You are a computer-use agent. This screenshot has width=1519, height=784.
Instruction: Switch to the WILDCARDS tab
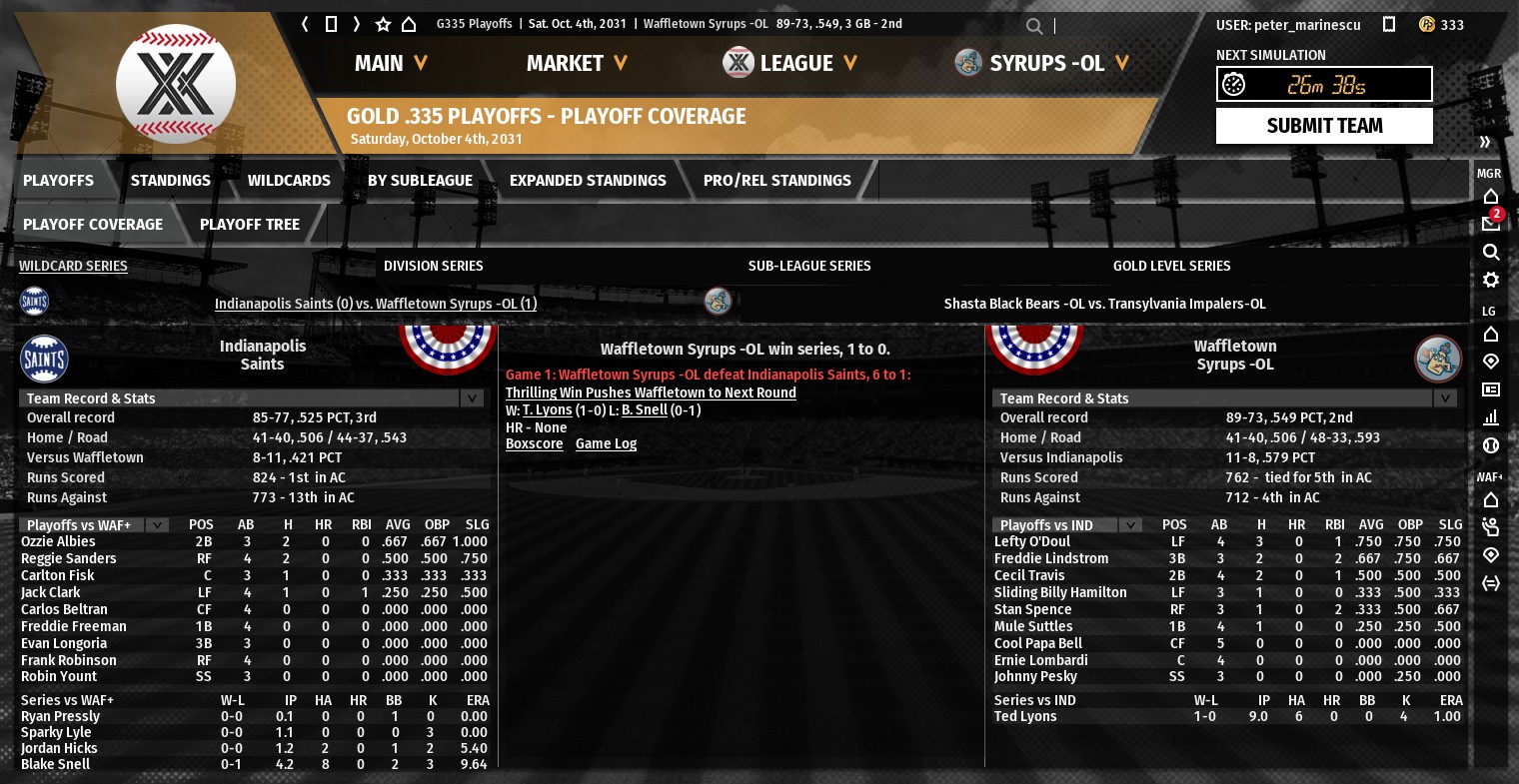coord(289,181)
